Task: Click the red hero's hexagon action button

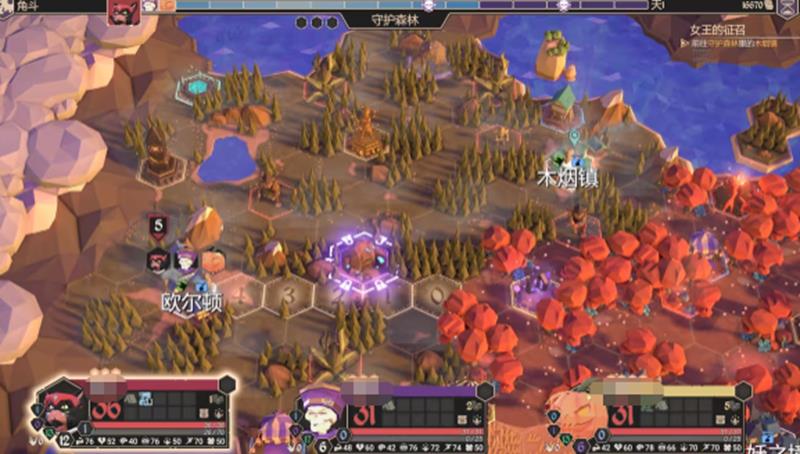Action: click(227, 384)
